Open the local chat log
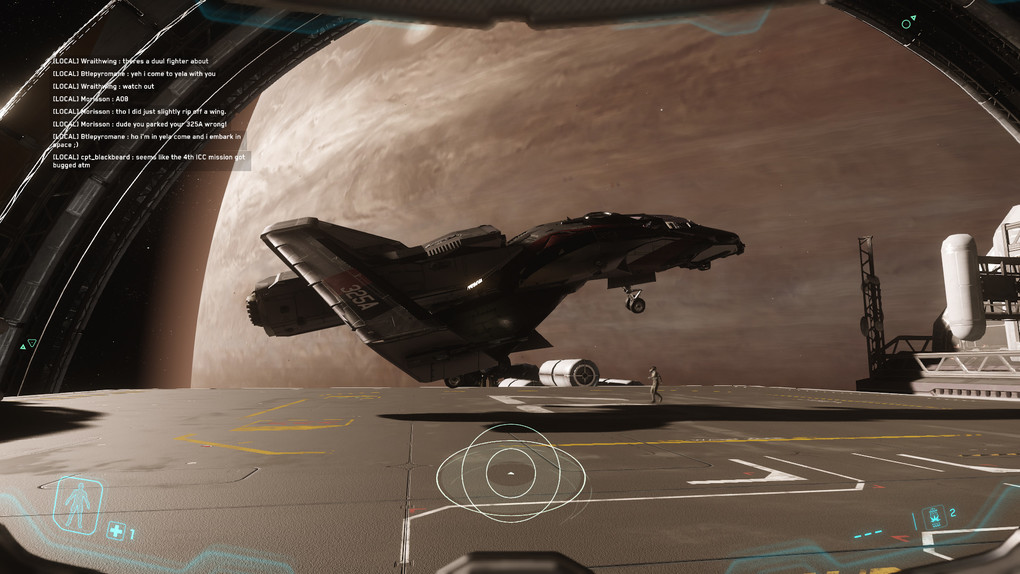This screenshot has width=1020, height=574. [x=148, y=111]
